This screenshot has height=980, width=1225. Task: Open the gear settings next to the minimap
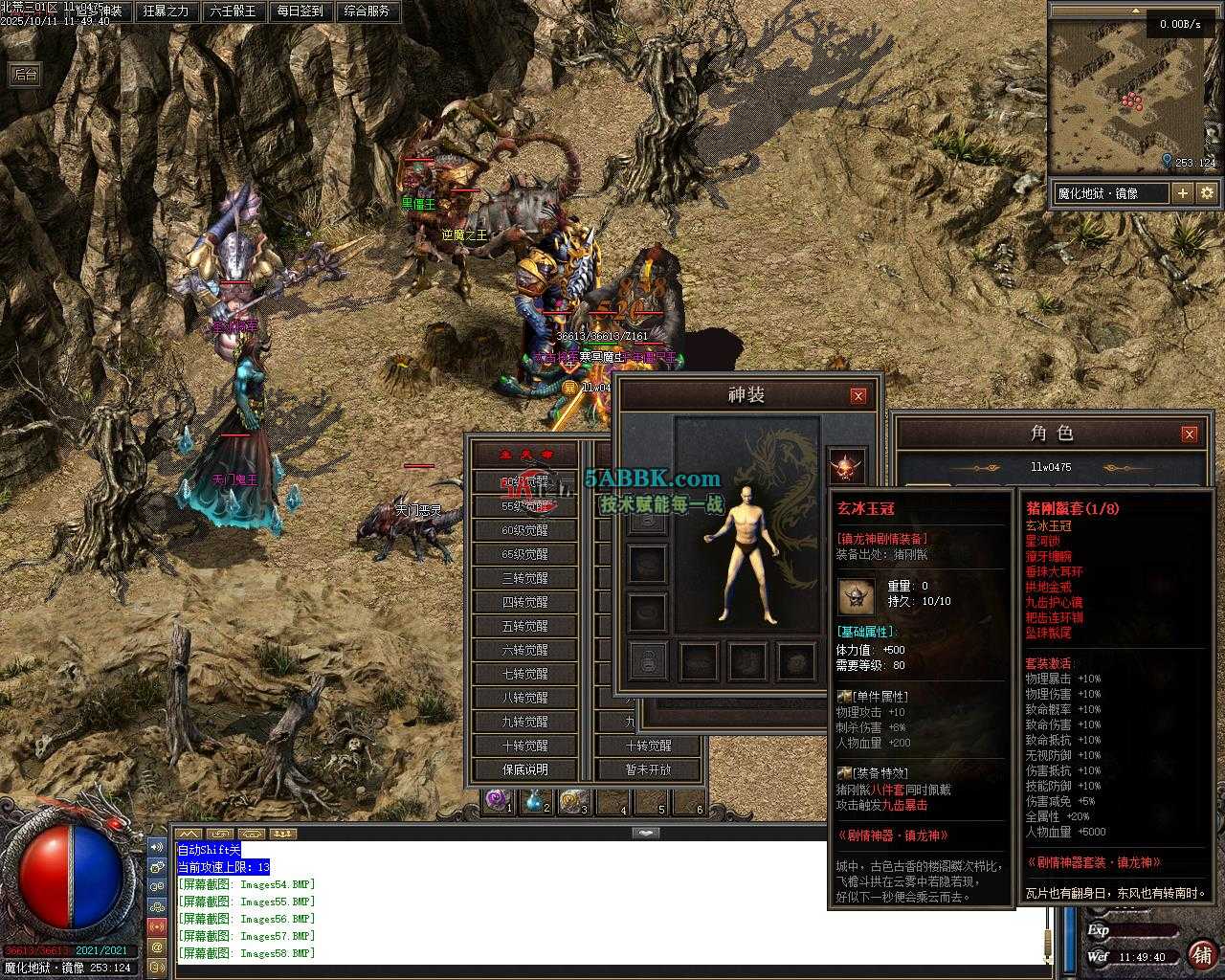coord(1207,193)
